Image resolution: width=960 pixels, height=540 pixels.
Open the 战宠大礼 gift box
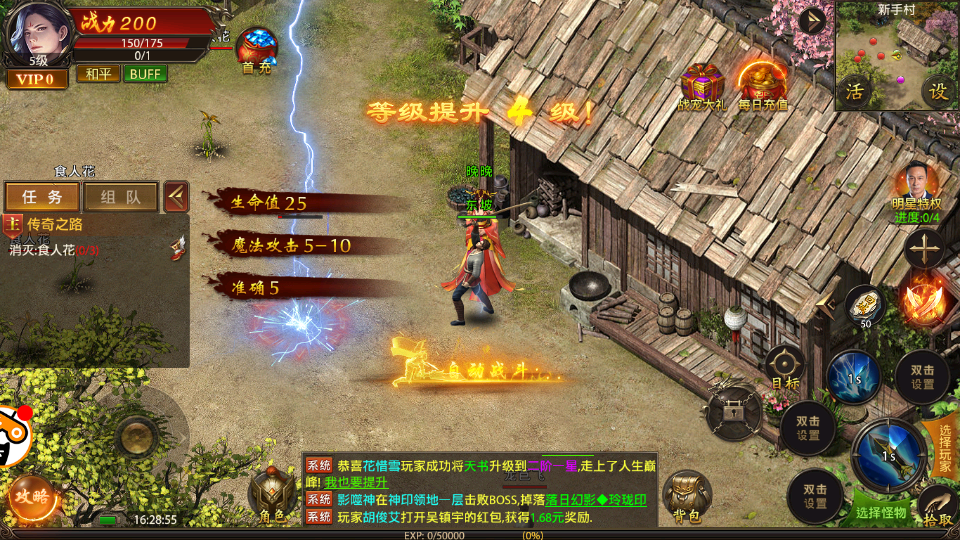point(701,85)
